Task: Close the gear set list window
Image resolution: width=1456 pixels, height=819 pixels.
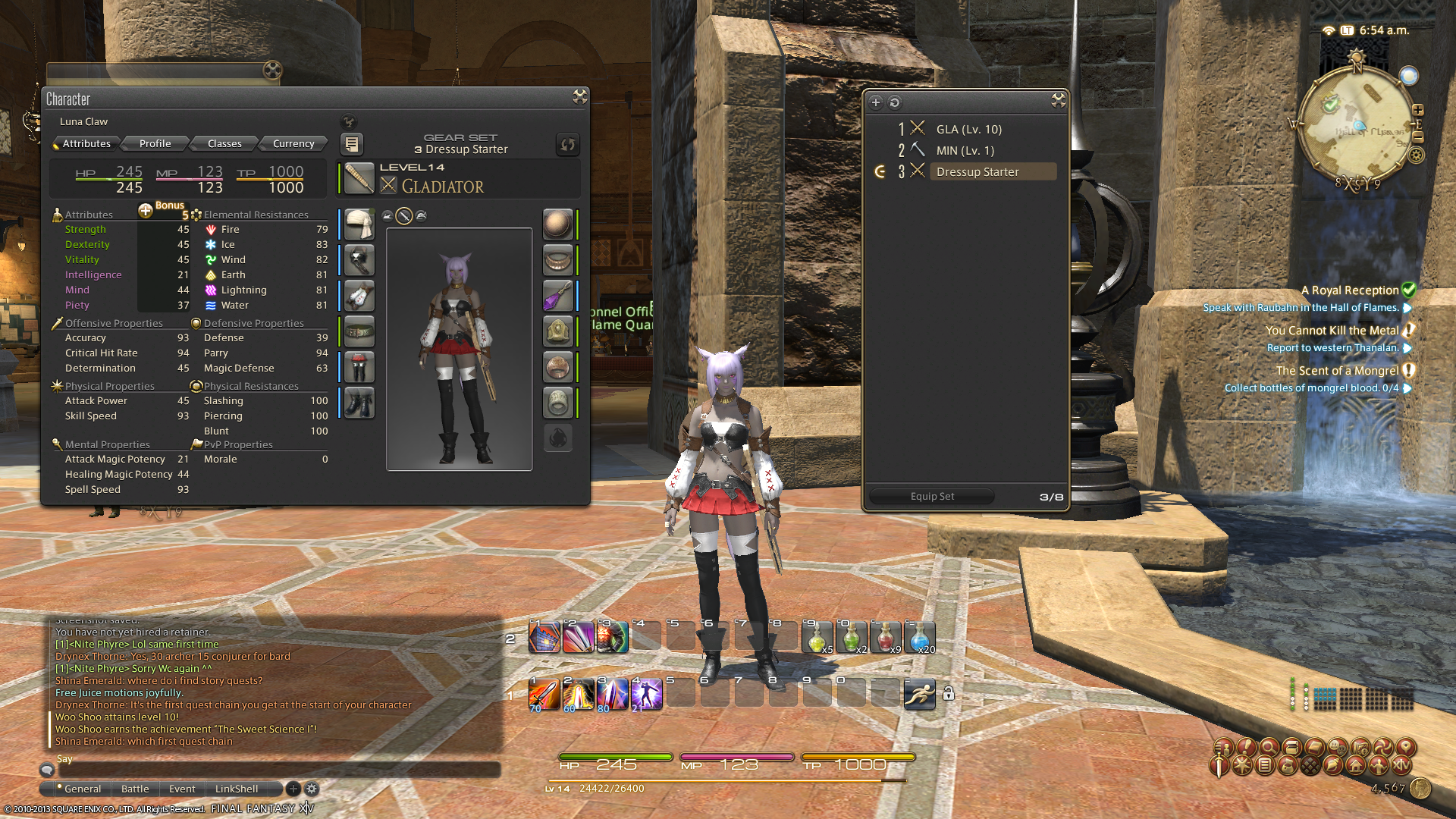Action: (x=1059, y=101)
